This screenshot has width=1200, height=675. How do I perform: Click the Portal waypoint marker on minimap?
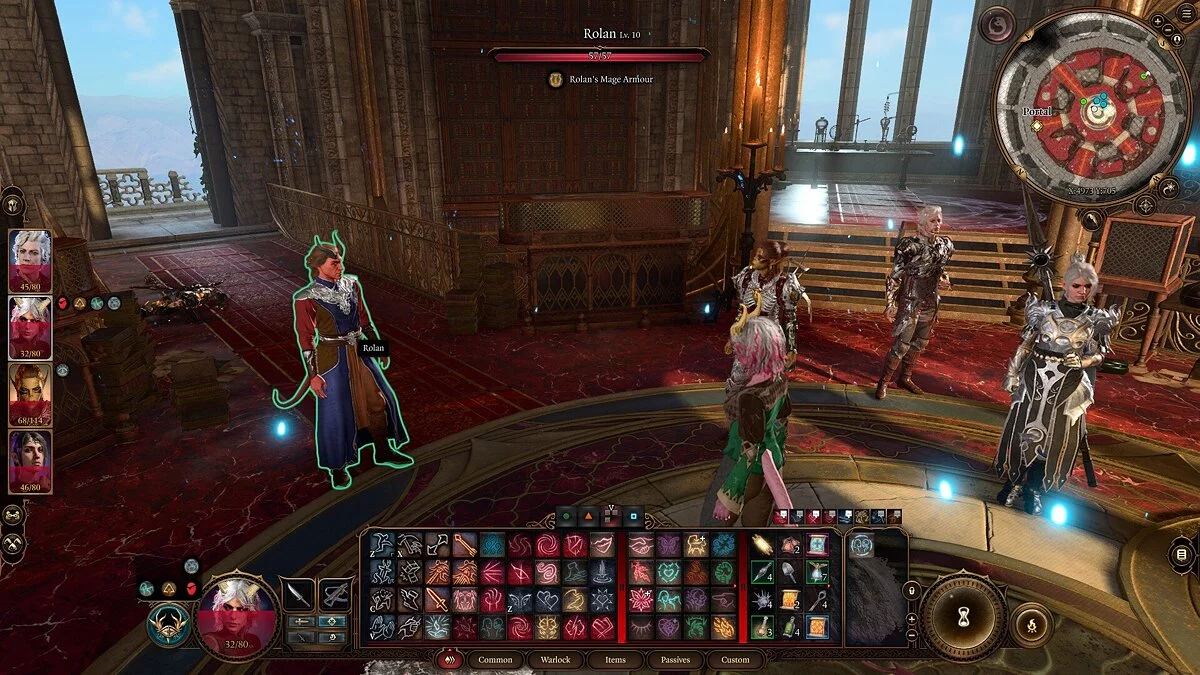coord(1037,125)
